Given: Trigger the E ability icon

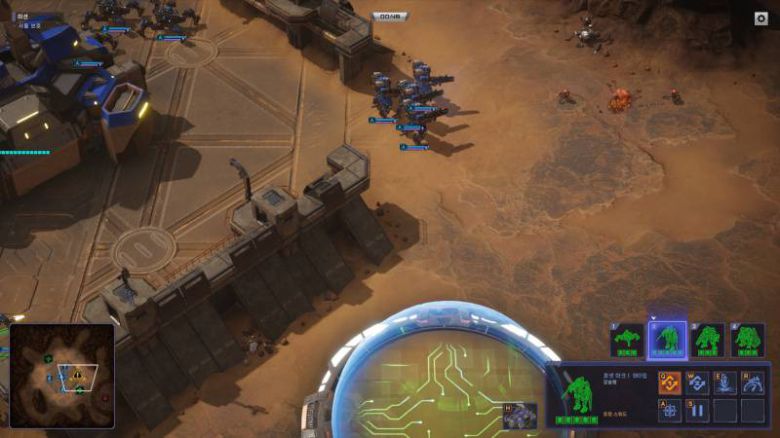Looking at the screenshot, I should pyautogui.click(x=725, y=382).
